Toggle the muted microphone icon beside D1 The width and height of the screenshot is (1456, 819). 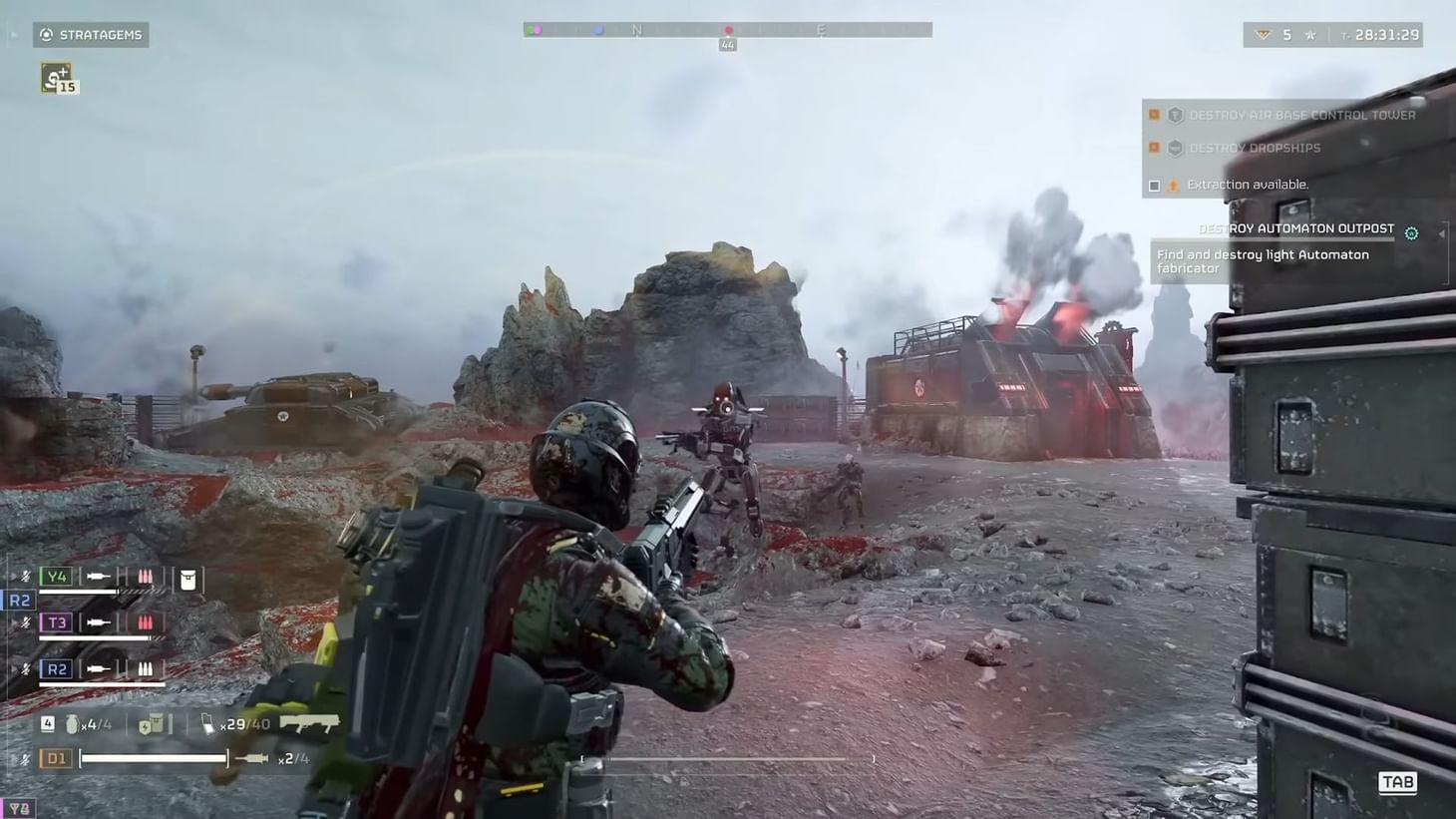click(x=26, y=757)
